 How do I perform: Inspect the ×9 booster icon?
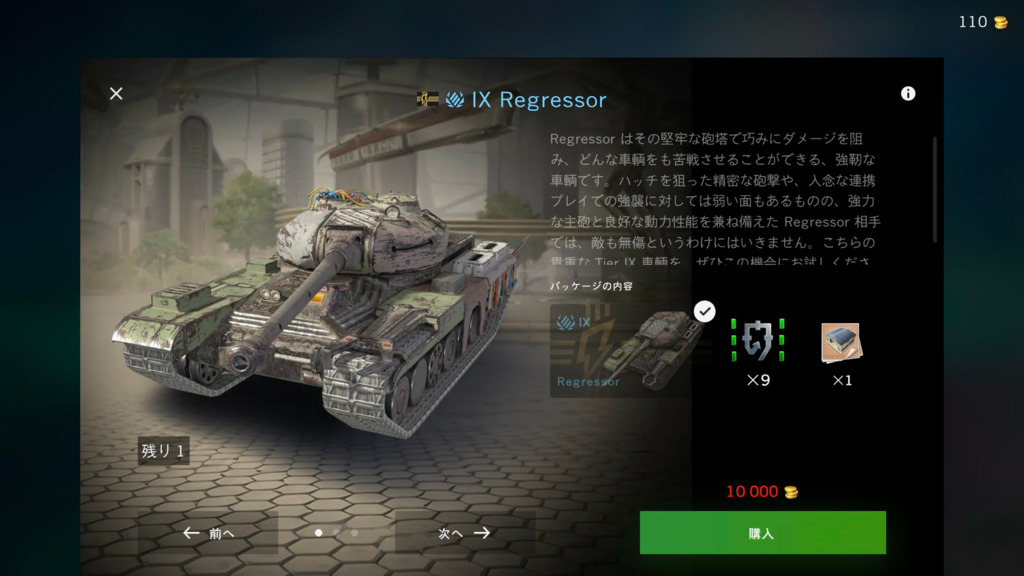pos(757,341)
